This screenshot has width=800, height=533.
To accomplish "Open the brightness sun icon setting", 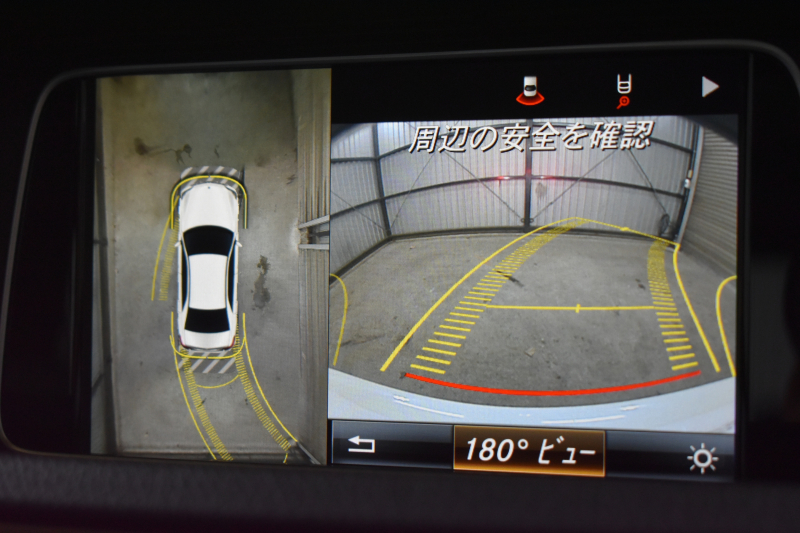I will click(x=702, y=458).
